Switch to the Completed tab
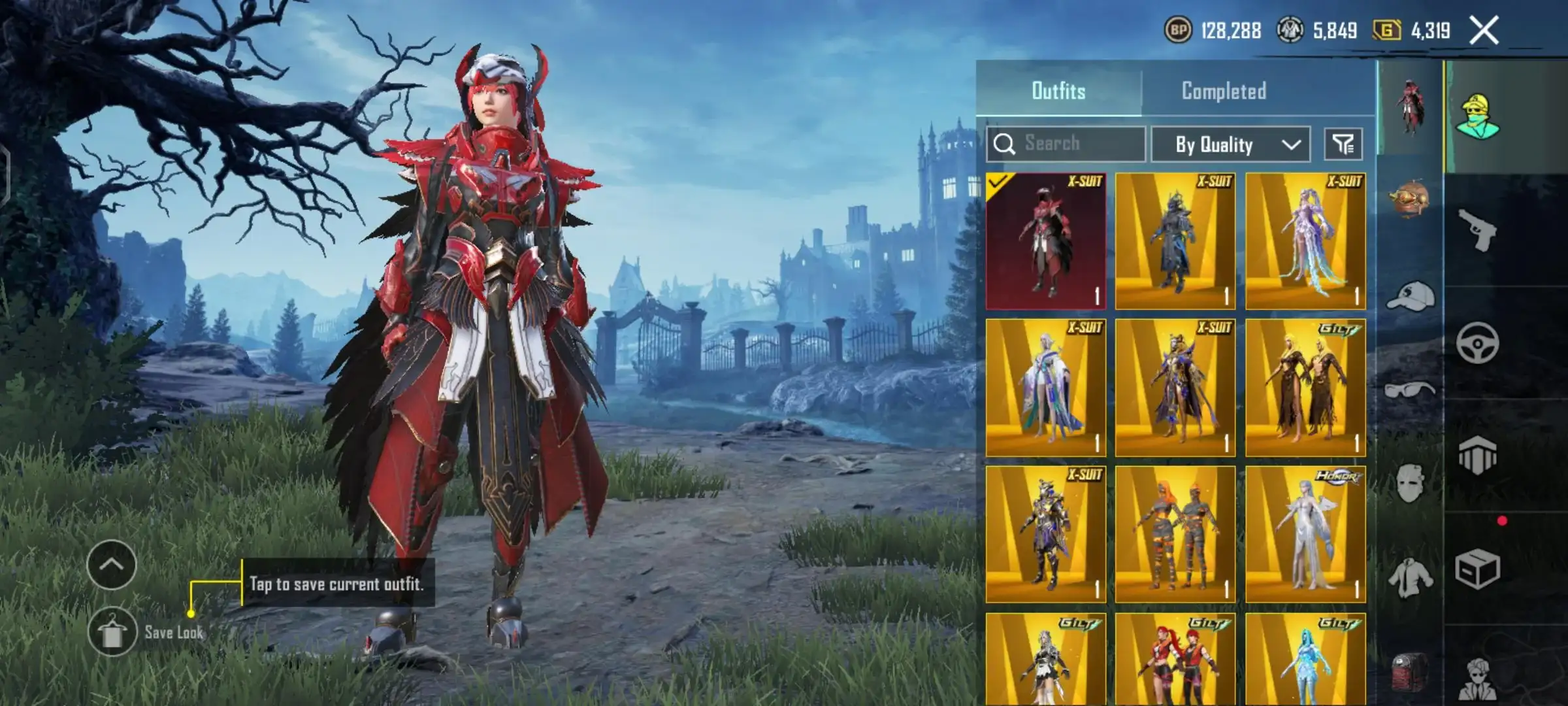This screenshot has height=706, width=1568. click(1224, 91)
